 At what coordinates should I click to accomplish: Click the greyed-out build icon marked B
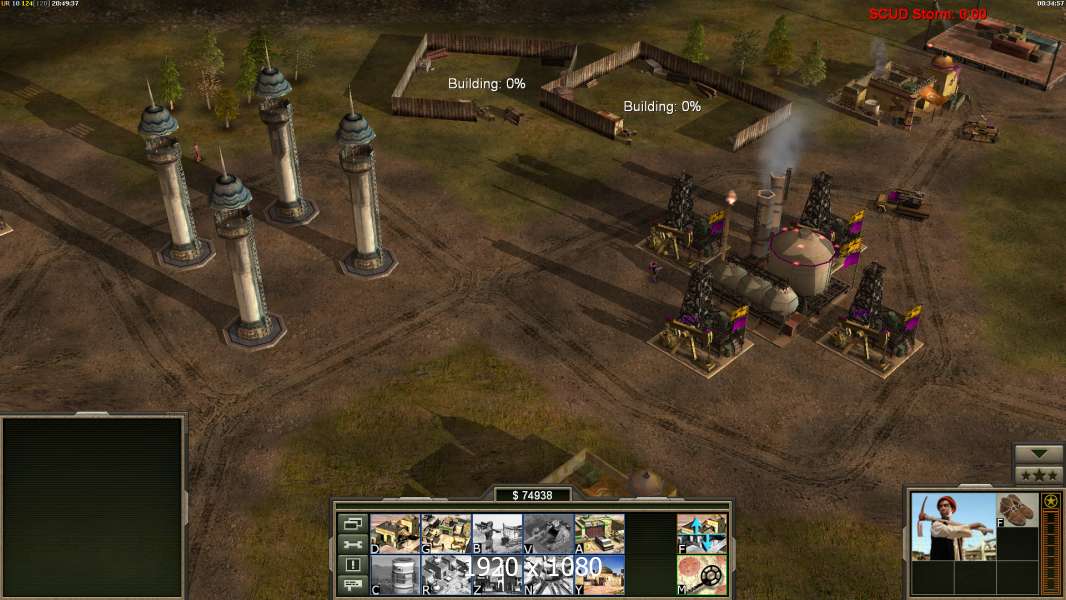click(x=497, y=533)
